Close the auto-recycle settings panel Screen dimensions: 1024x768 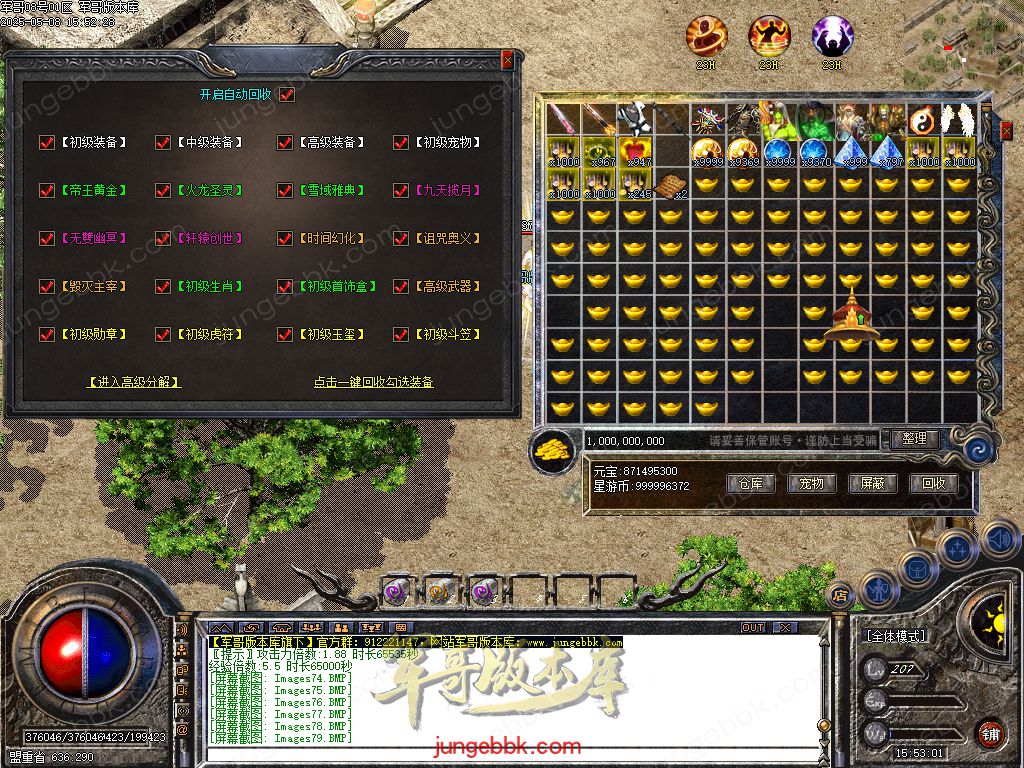[x=507, y=60]
